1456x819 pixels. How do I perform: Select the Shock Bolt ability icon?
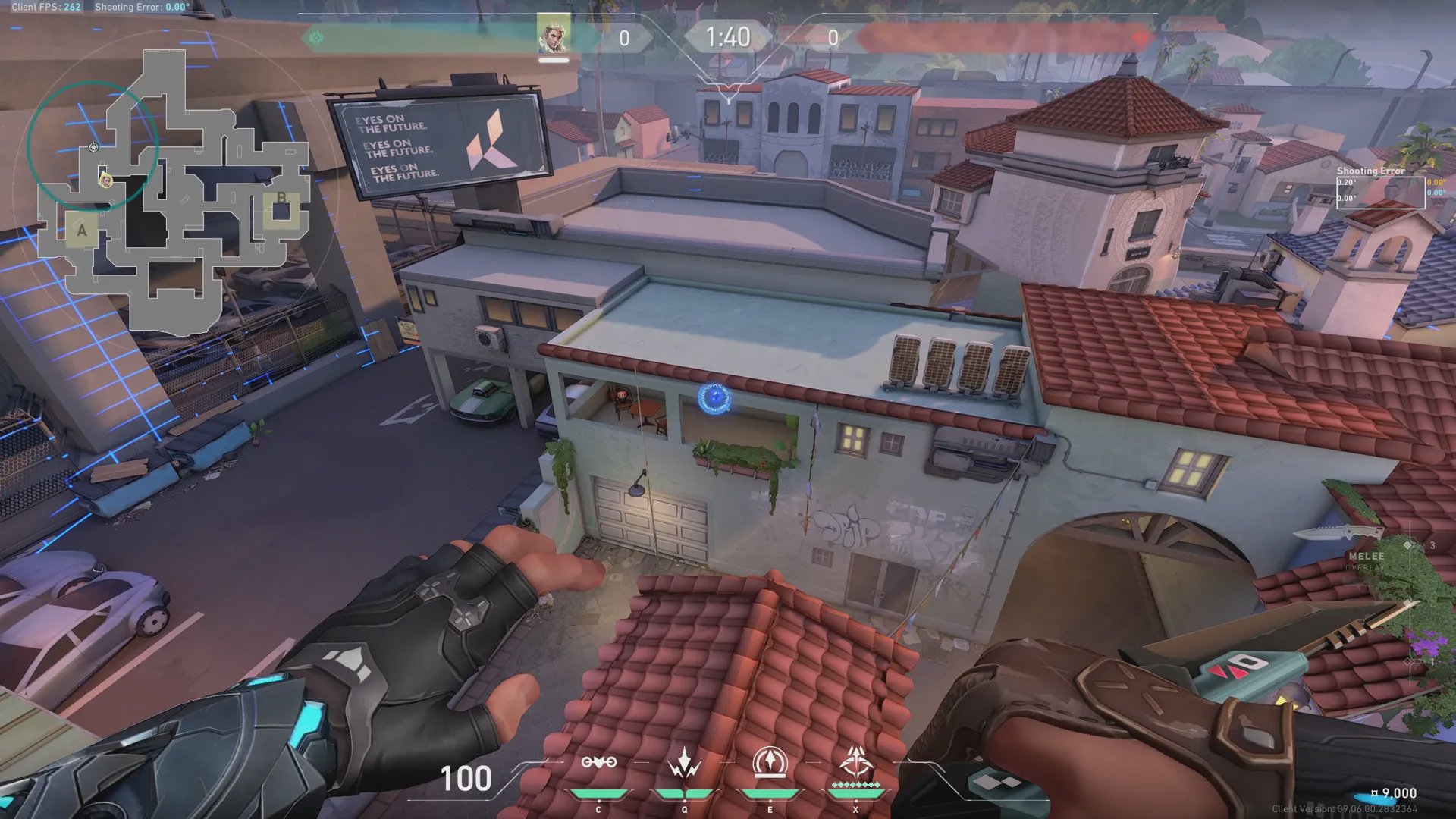(684, 763)
